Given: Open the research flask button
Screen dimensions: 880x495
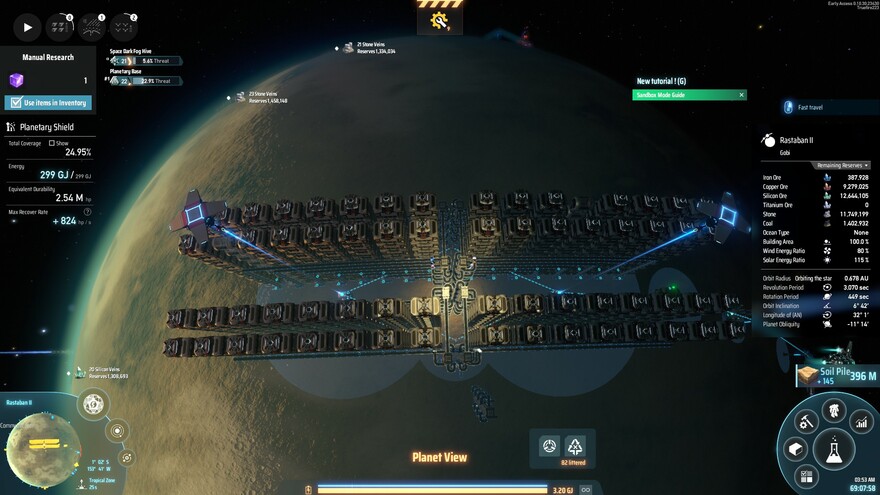Looking at the screenshot, I should click(832, 449).
